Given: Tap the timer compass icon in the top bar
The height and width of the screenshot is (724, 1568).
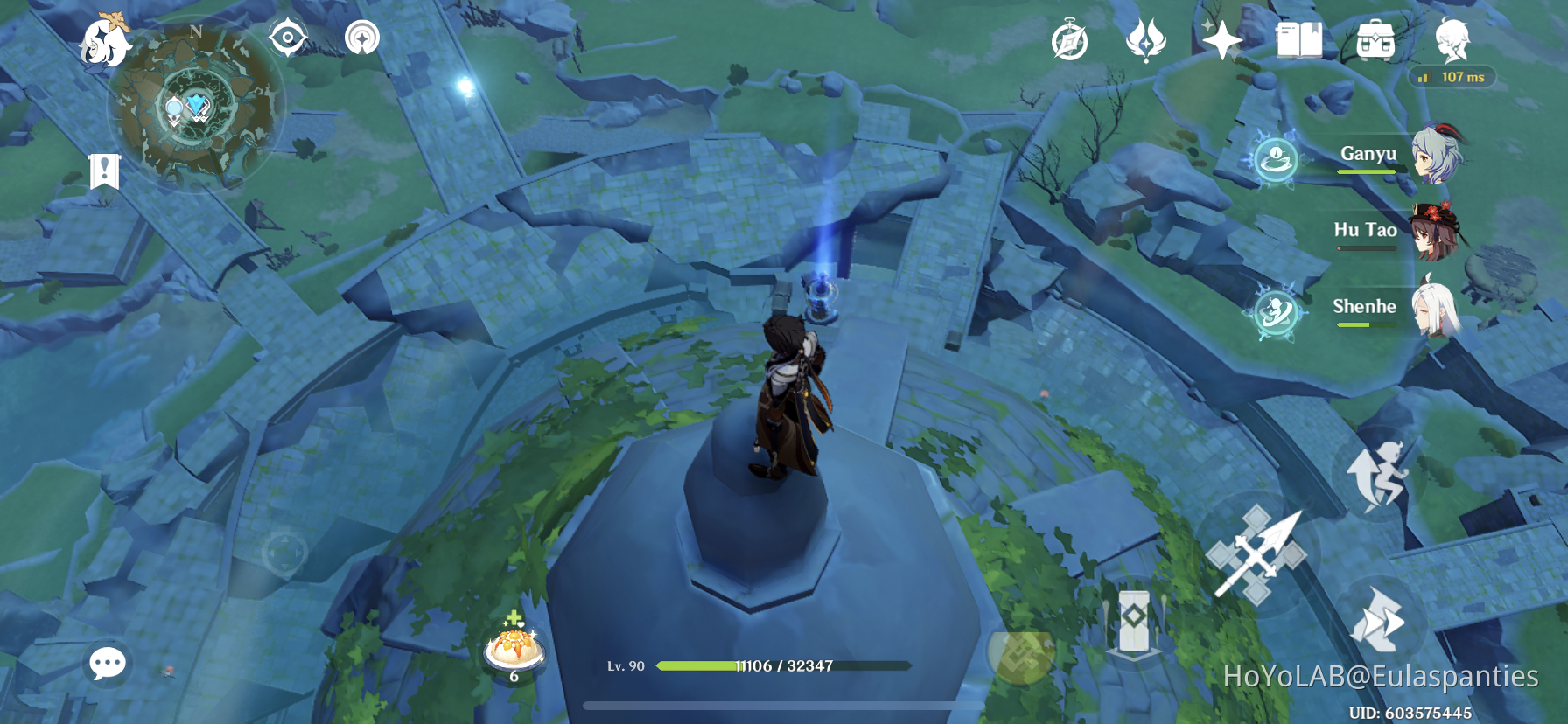Looking at the screenshot, I should click(1071, 38).
